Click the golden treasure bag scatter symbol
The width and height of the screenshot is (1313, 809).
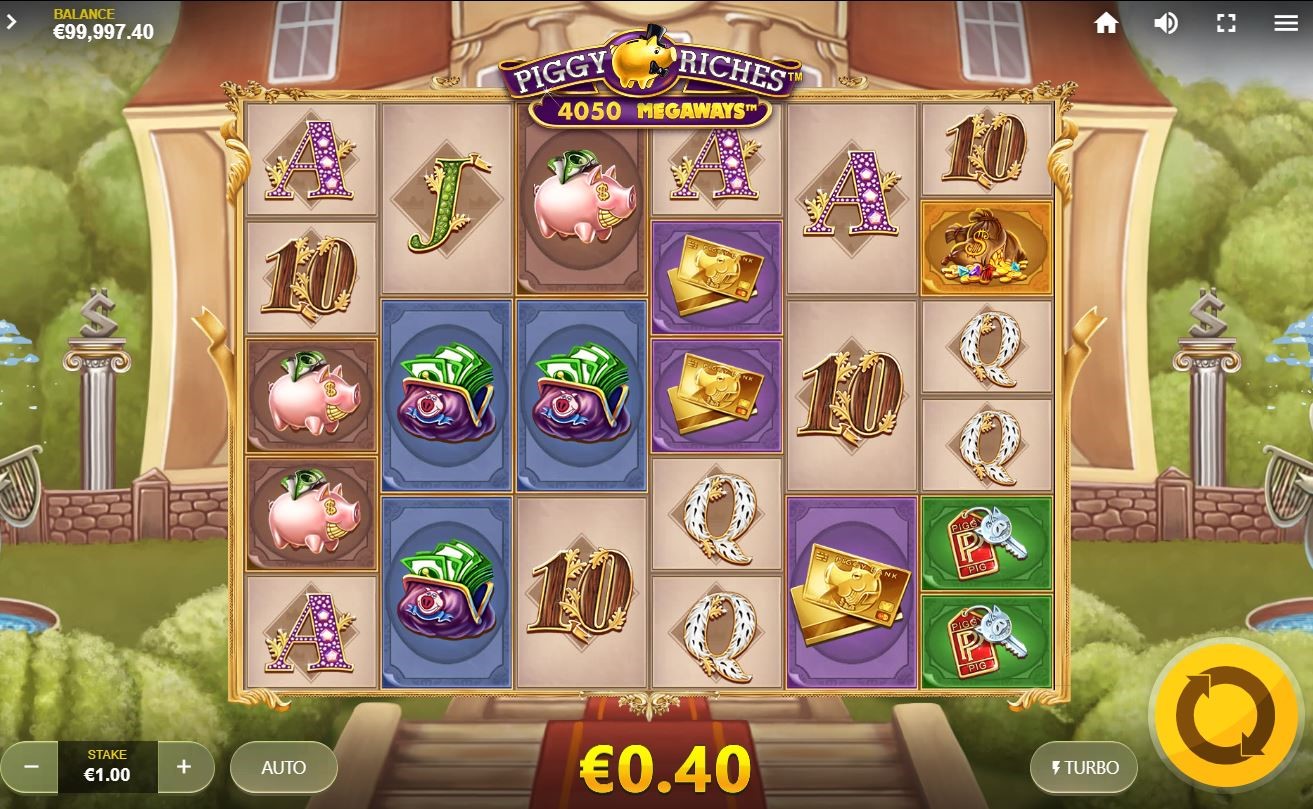pos(986,247)
